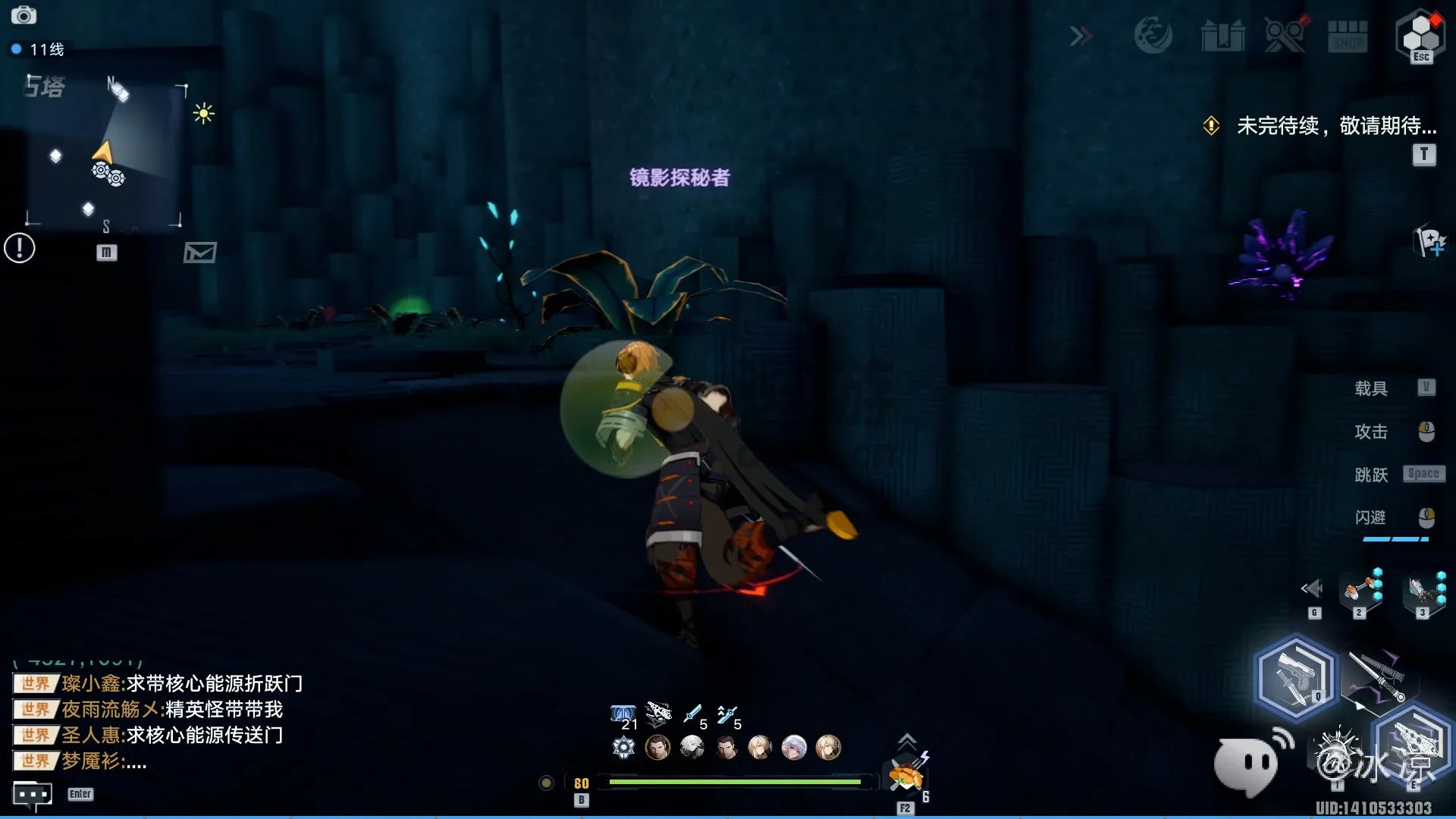1456x819 pixels.
Task: Switch to the pistol and dagger weapon
Action: 1295,676
